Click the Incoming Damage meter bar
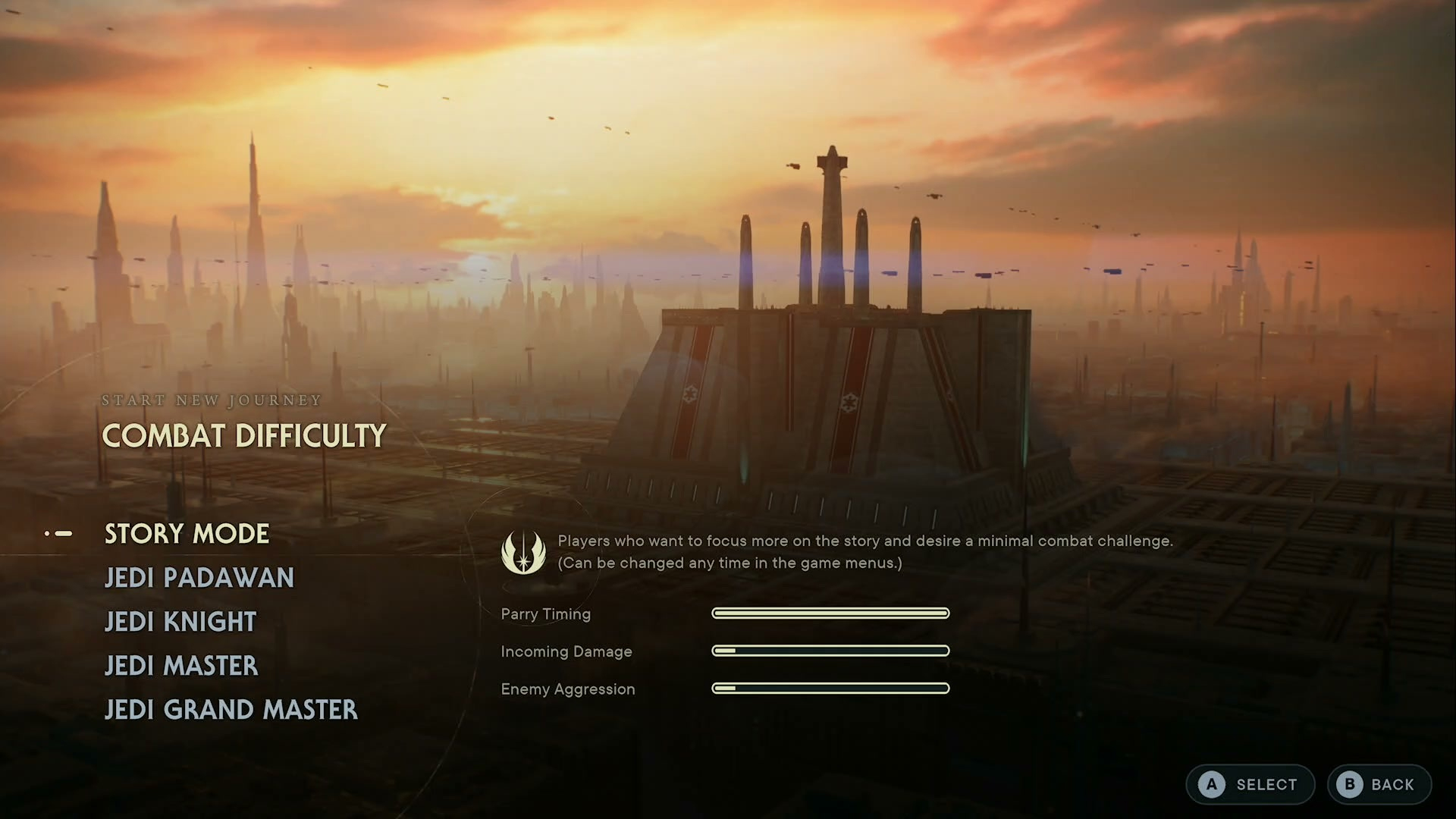The width and height of the screenshot is (1456, 819). coord(830,651)
